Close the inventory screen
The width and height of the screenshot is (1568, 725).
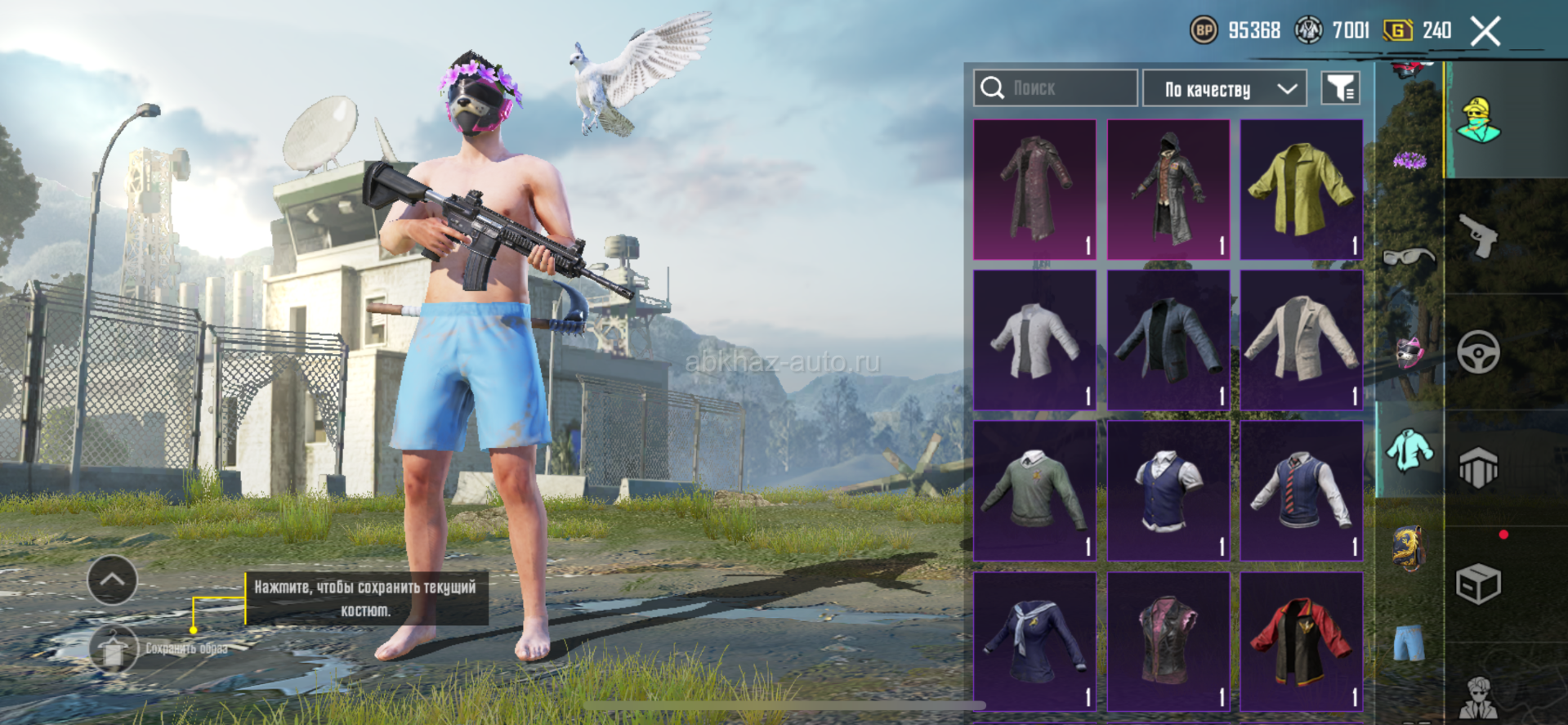point(1485,32)
